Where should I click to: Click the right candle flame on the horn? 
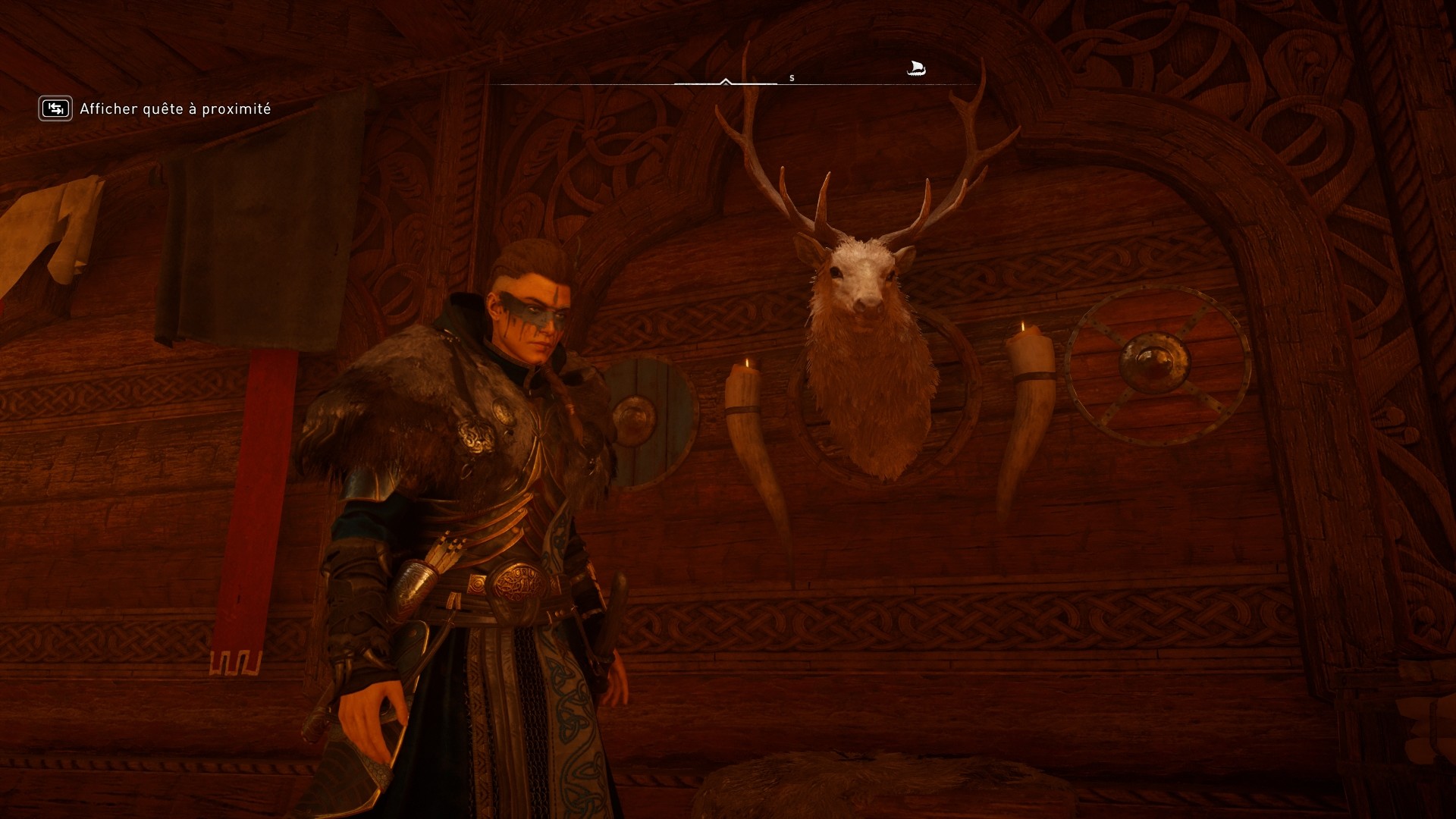pos(1021,325)
